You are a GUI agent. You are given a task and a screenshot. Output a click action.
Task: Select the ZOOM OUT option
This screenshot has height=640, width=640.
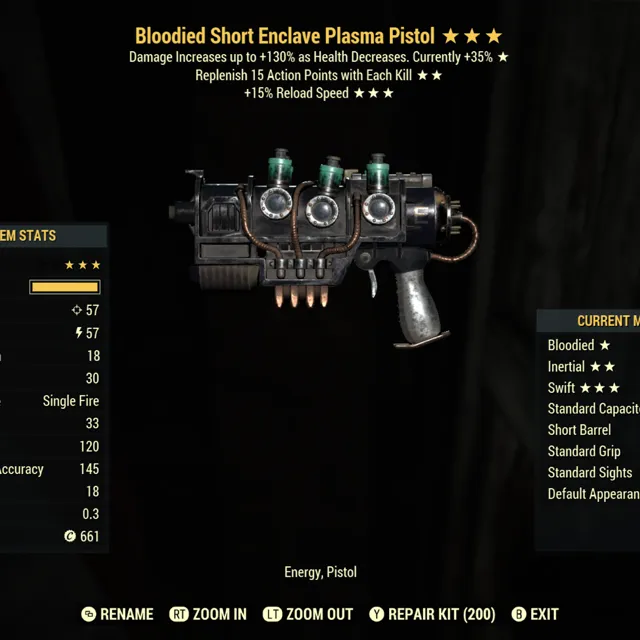pos(308,614)
